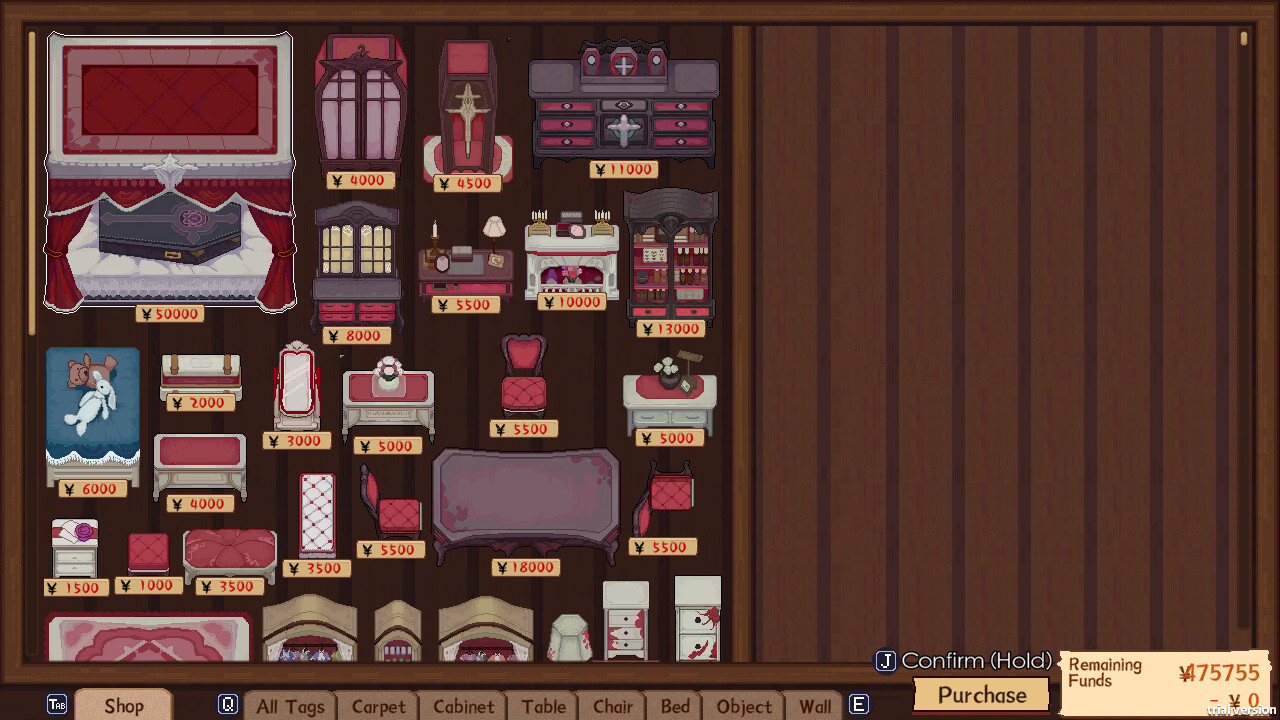Select the ¥10000 vanity table with mirror
1280x720 pixels.
[x=574, y=250]
